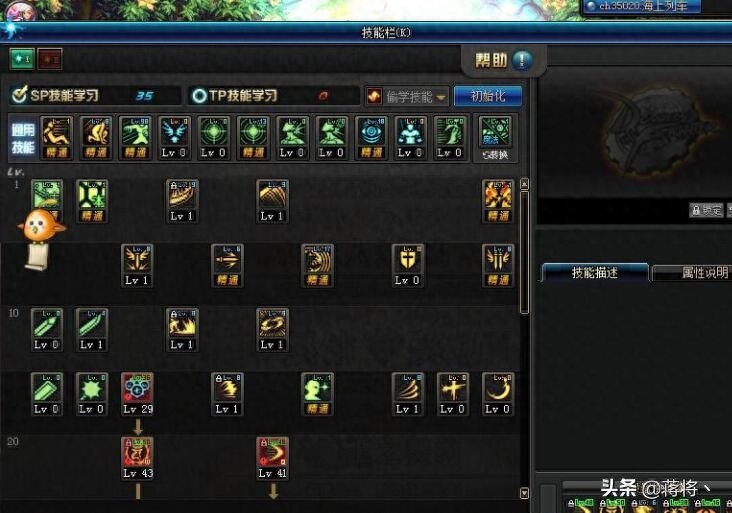Select the golden swirl ring skill icon
Image resolution: width=732 pixels, height=513 pixels.
coord(272,327)
